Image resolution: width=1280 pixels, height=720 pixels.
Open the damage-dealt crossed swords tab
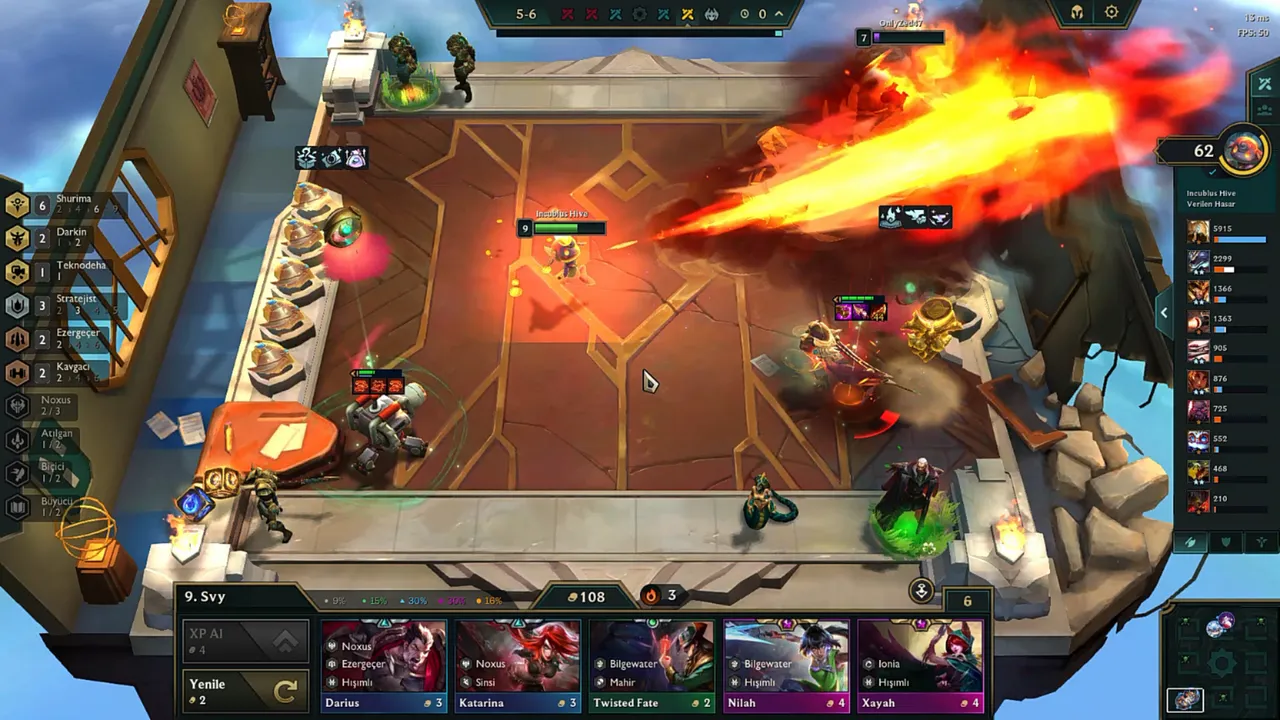coord(1265,84)
